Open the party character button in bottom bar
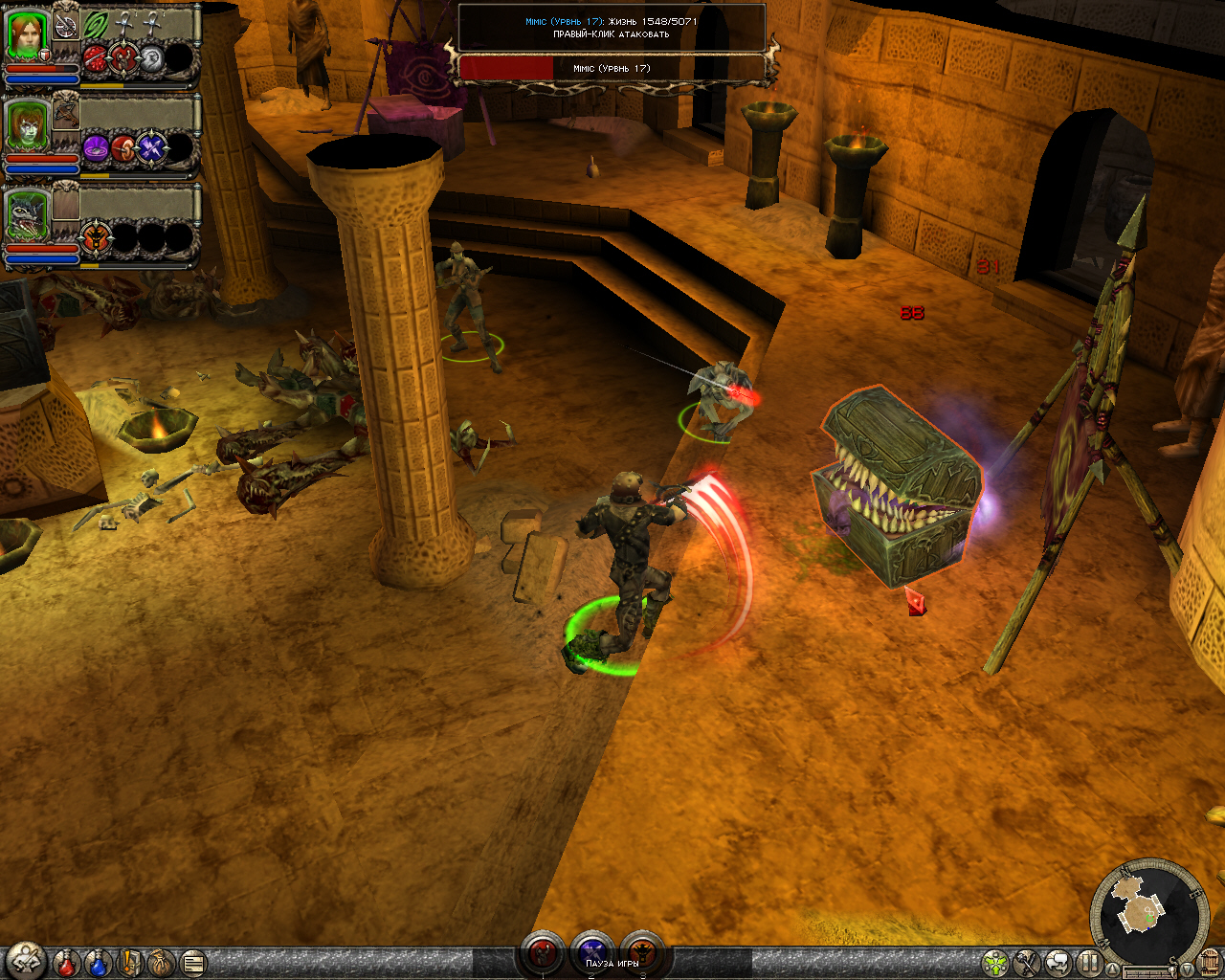The height and width of the screenshot is (980, 1225). point(26,960)
